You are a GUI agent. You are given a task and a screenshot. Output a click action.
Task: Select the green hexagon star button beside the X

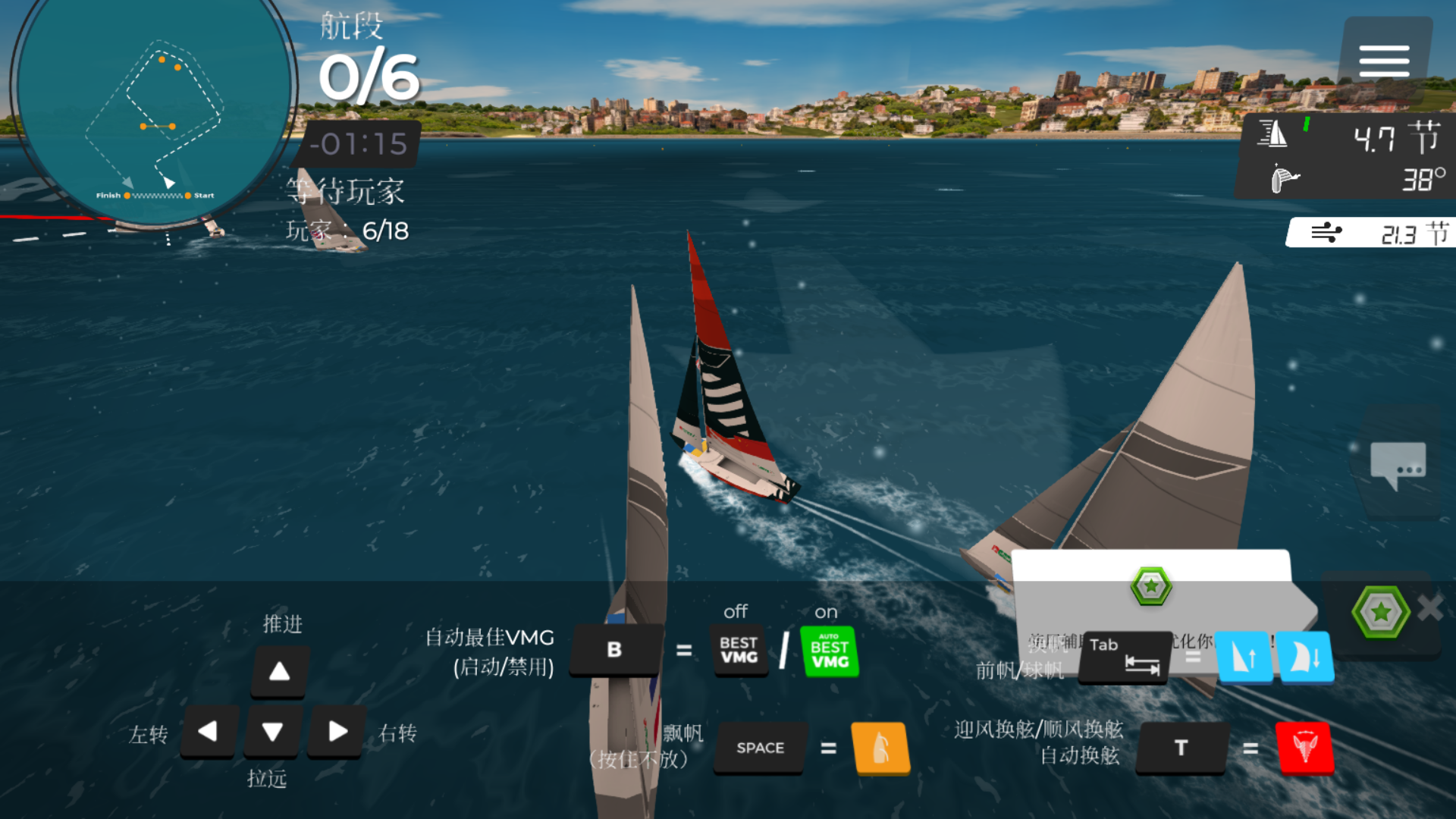[1380, 611]
